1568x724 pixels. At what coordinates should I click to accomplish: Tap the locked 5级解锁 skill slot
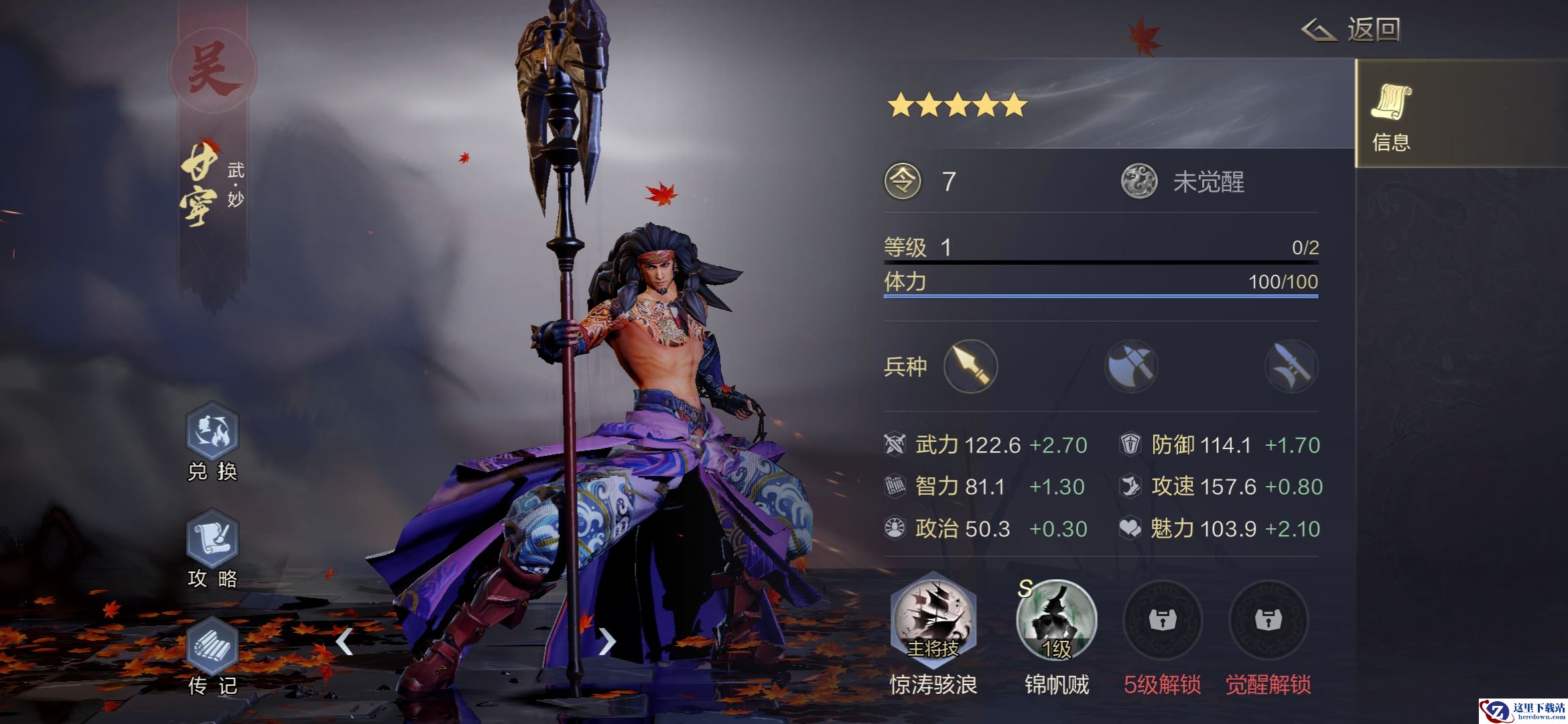coord(1162,620)
